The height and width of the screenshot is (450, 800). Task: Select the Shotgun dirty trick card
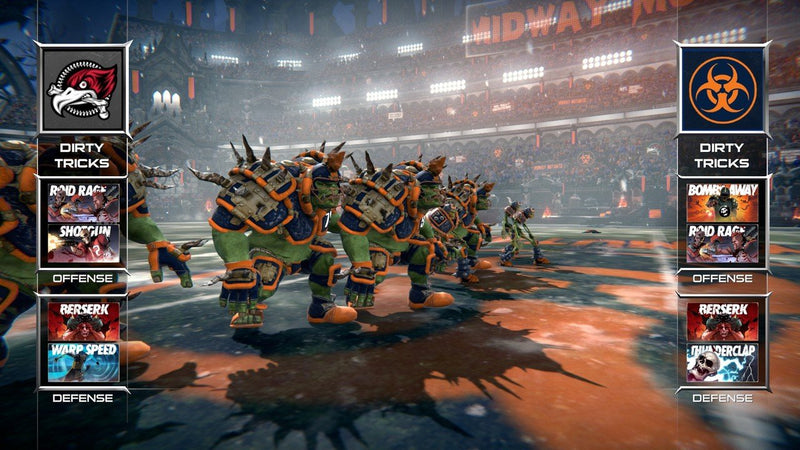click(83, 244)
